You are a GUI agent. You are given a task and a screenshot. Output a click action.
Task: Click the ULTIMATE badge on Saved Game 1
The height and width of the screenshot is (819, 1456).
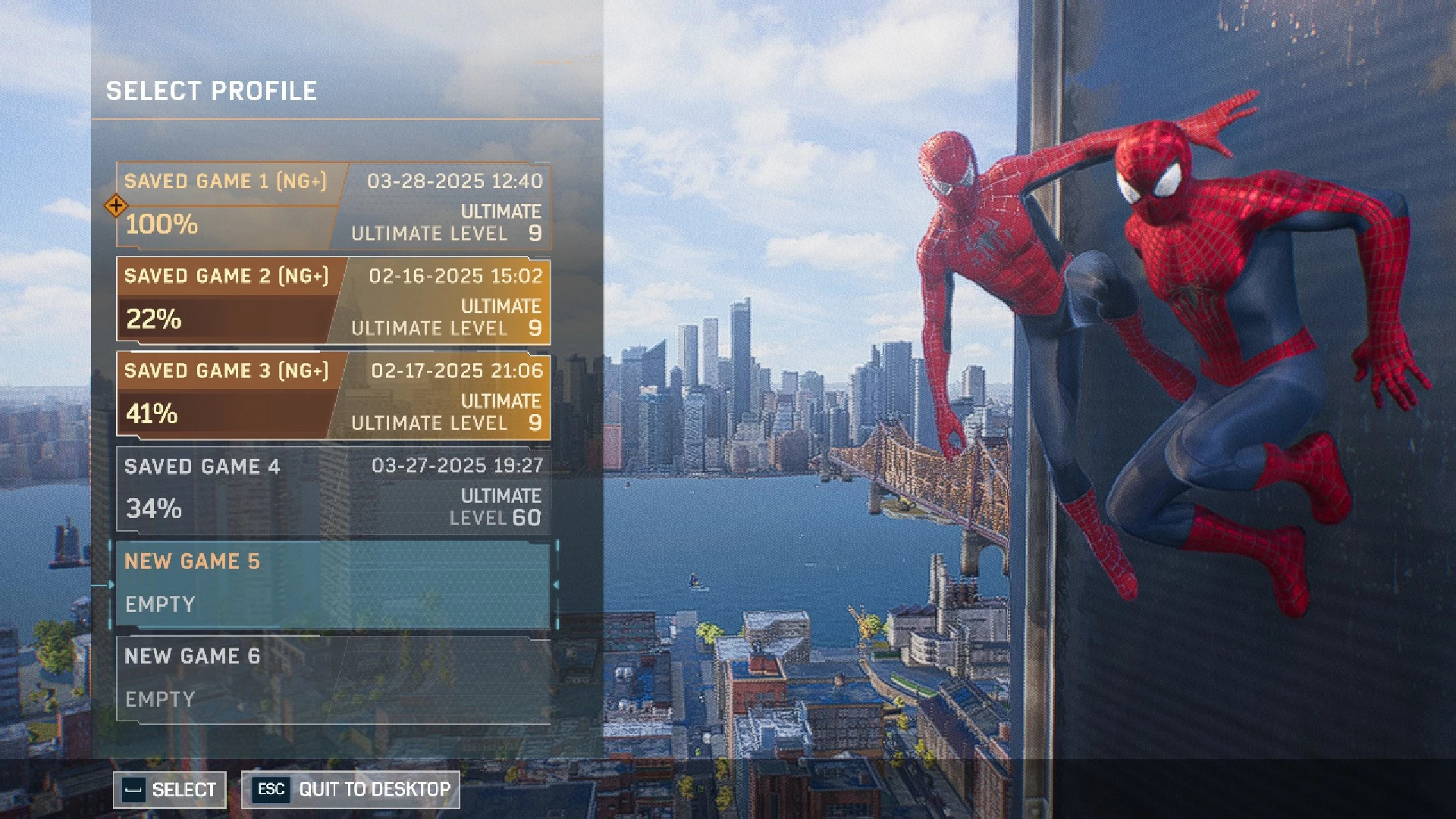click(501, 212)
